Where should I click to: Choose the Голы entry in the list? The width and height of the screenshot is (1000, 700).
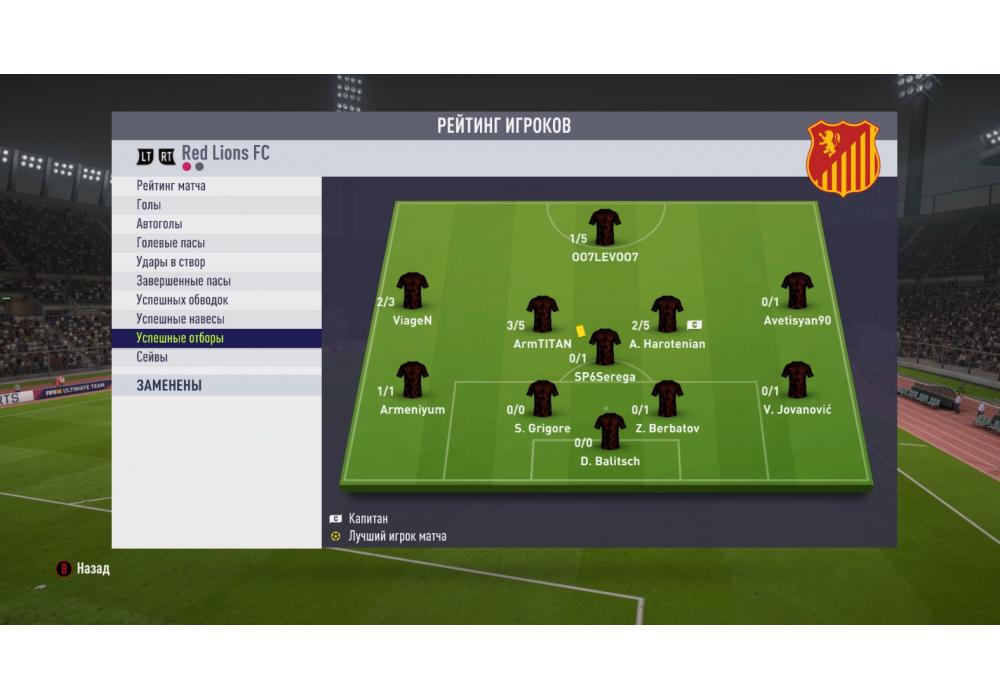tap(216, 205)
